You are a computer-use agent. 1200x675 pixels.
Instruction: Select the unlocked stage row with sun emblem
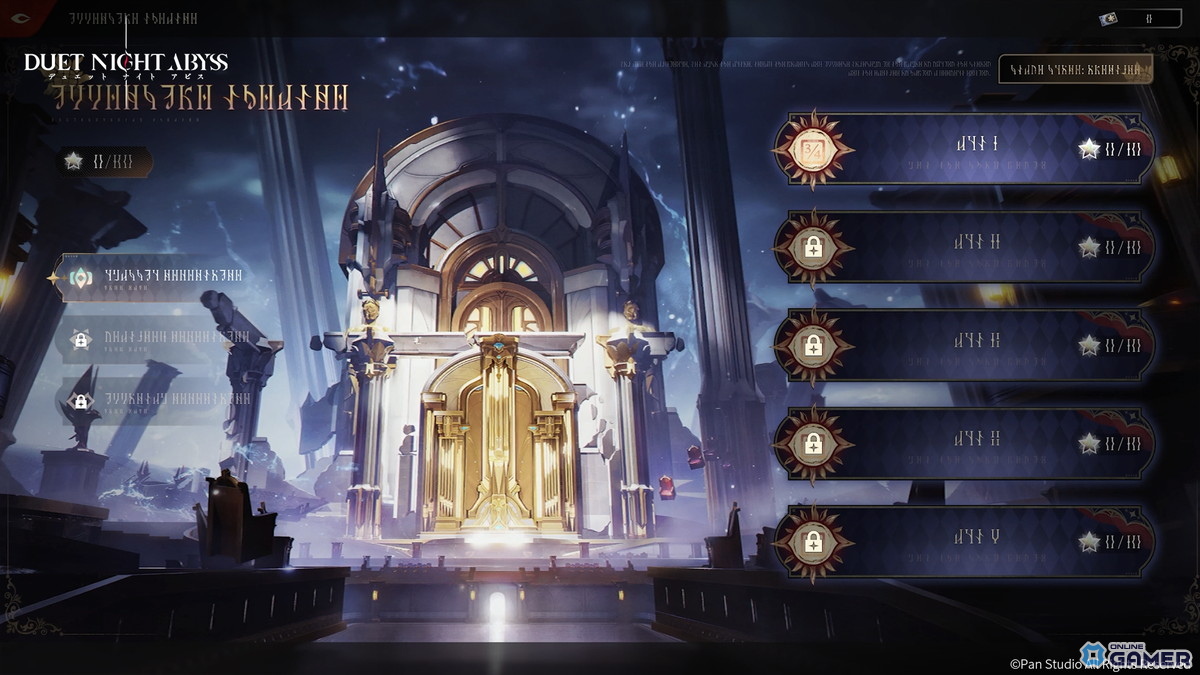(x=965, y=149)
